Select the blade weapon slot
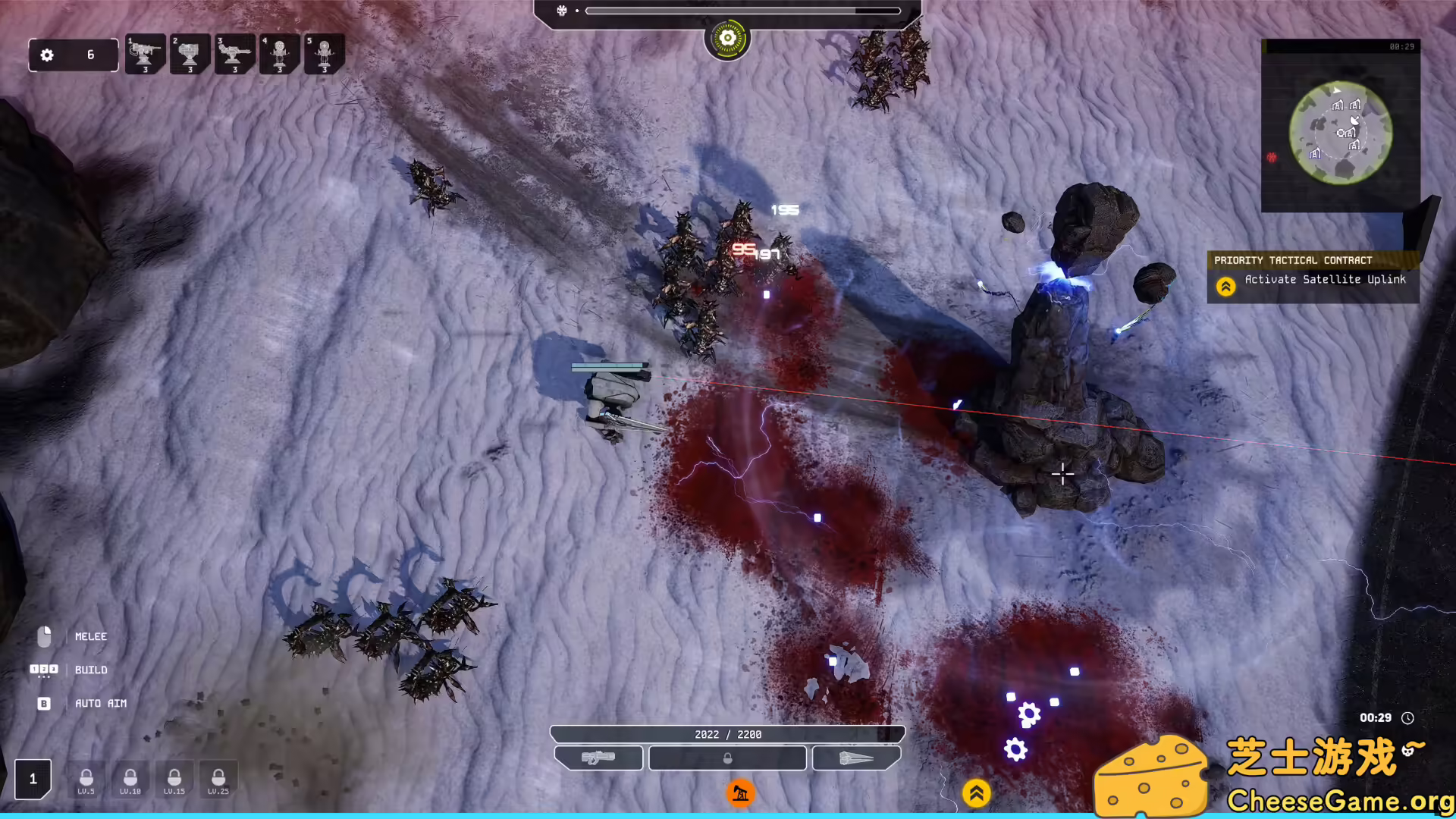Viewport: 1456px width, 819px height. click(x=856, y=758)
